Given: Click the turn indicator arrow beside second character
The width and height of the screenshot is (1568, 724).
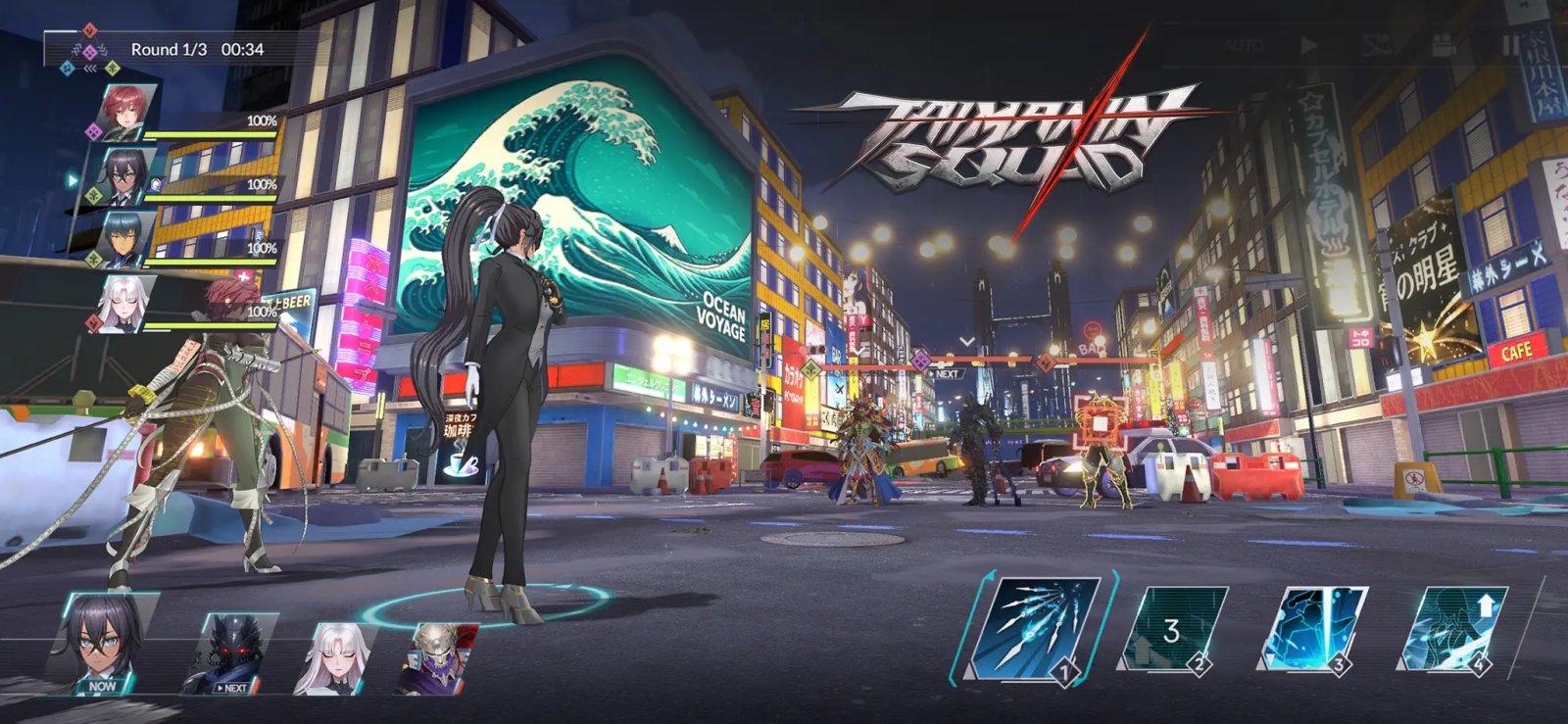Looking at the screenshot, I should (x=71, y=181).
